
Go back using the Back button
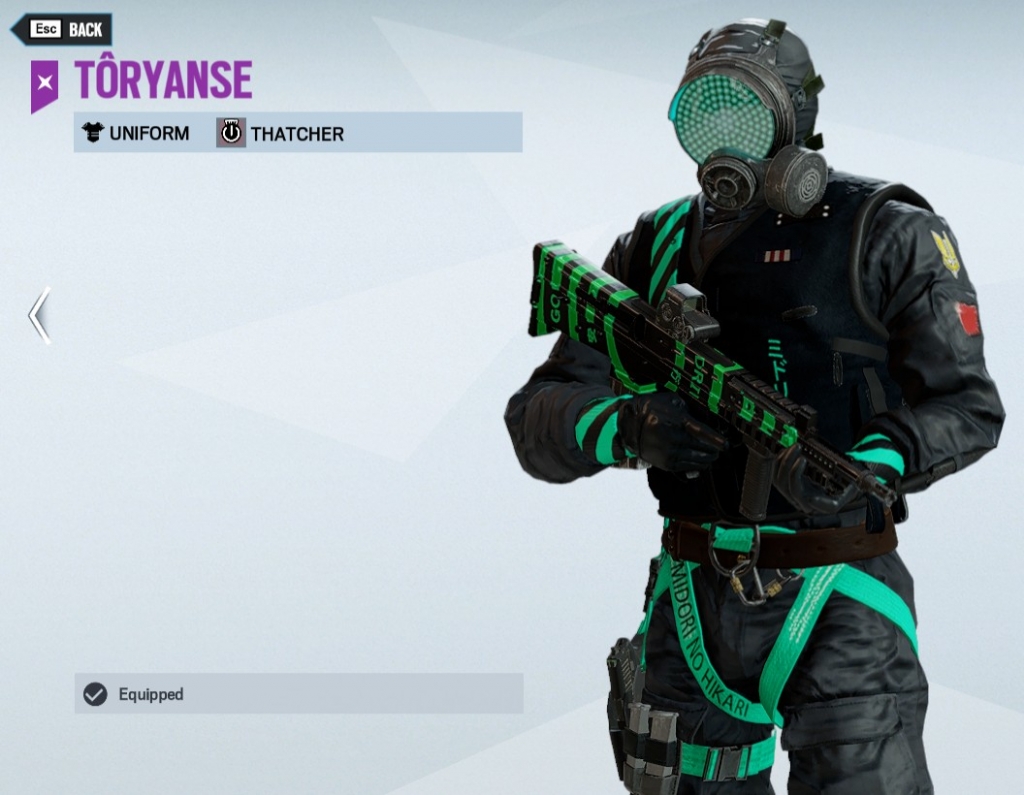pos(63,29)
